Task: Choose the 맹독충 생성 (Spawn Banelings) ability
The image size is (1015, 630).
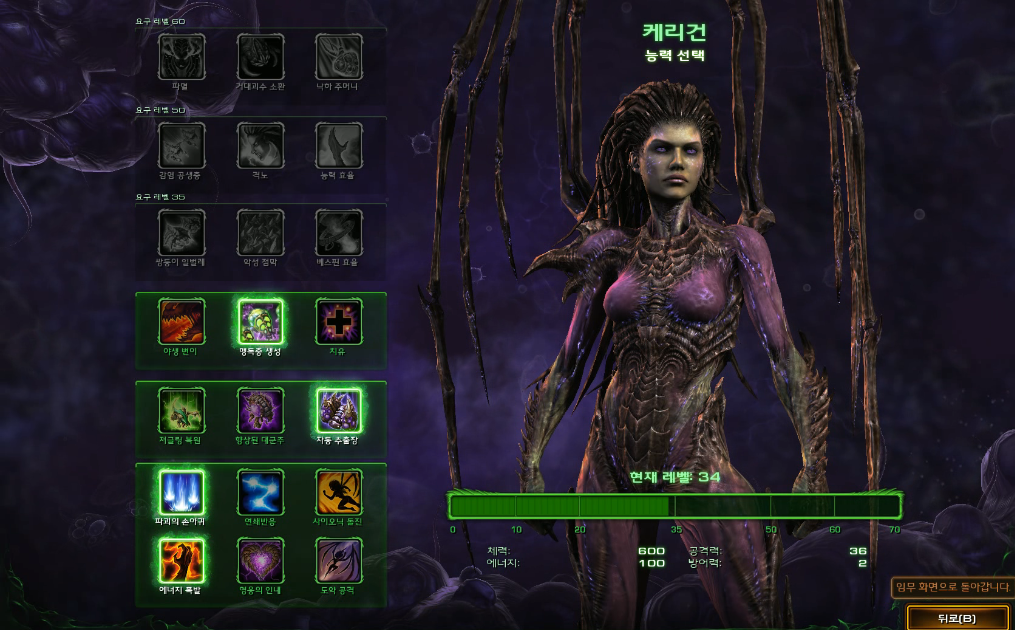Action: pos(260,322)
